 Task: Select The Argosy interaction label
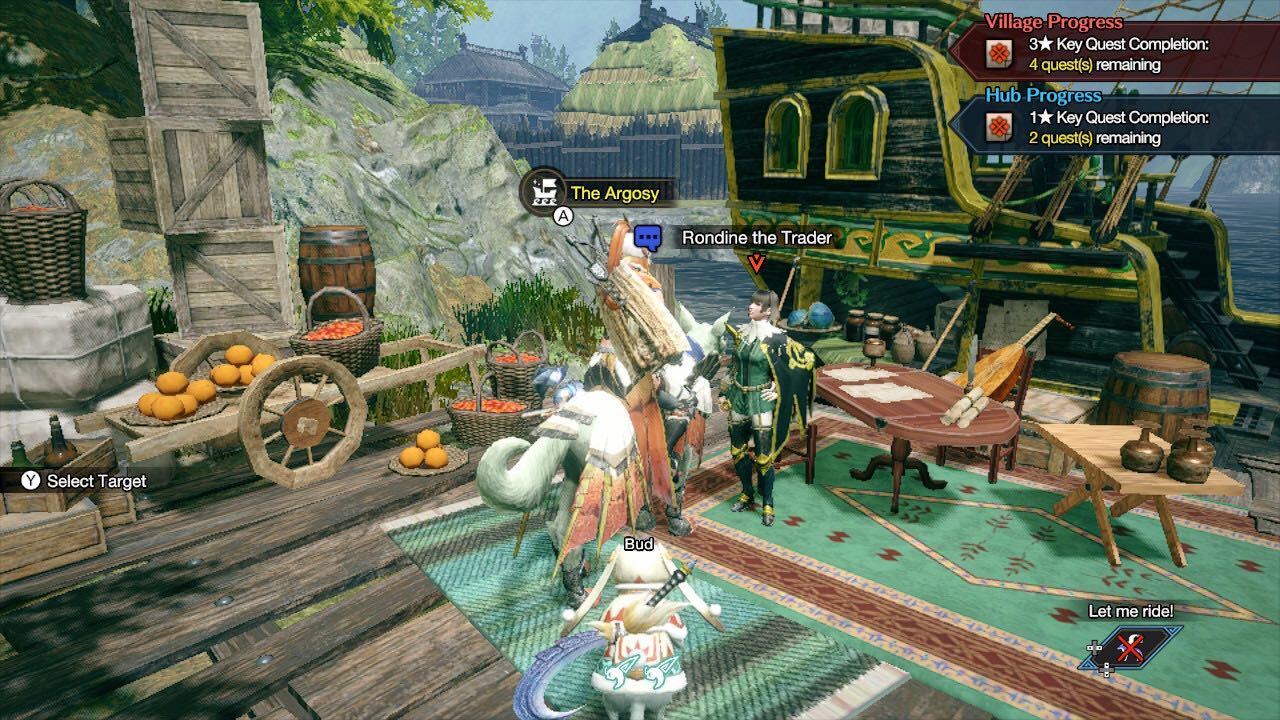tap(614, 193)
